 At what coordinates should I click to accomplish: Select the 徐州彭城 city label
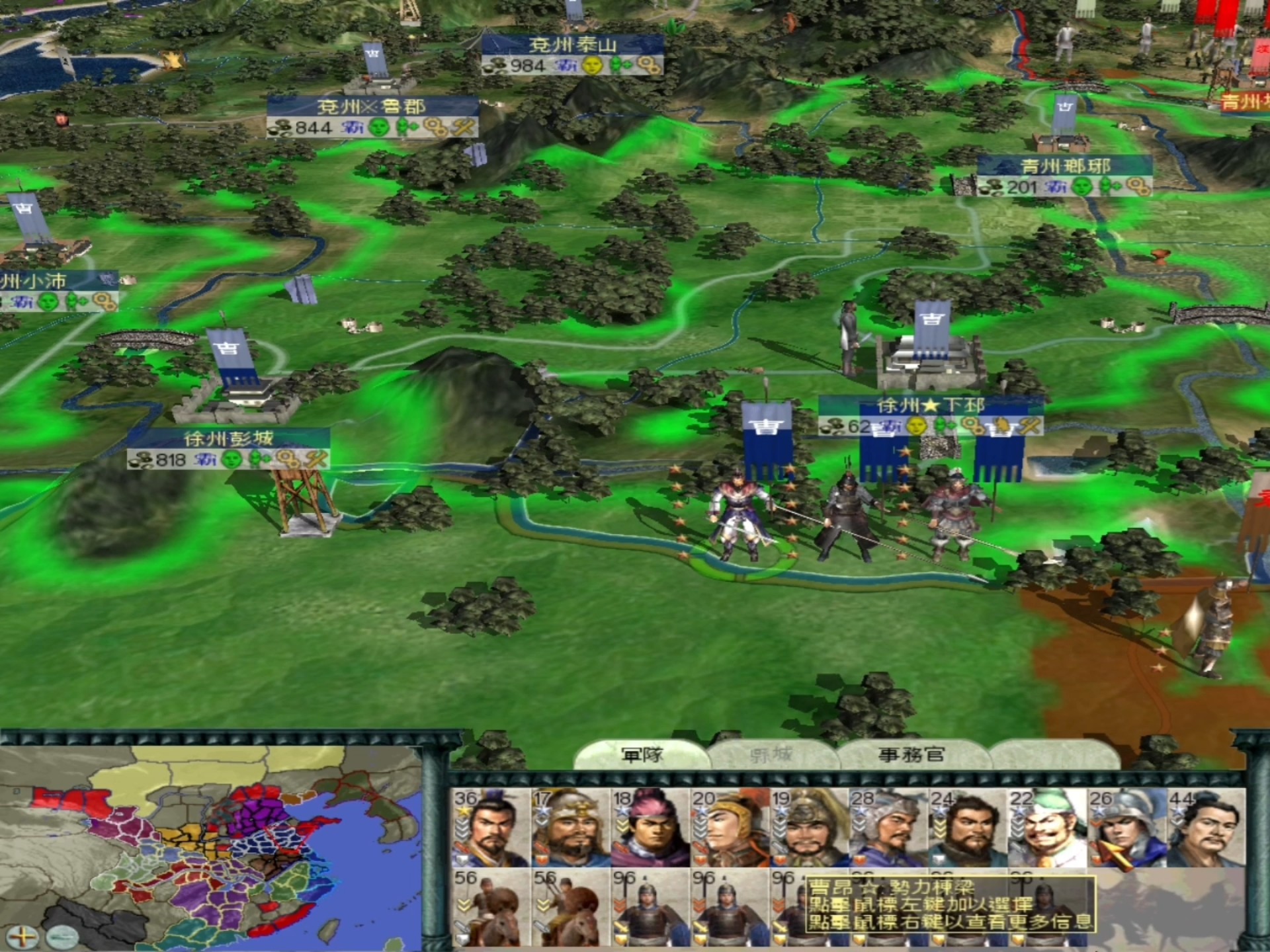point(228,439)
